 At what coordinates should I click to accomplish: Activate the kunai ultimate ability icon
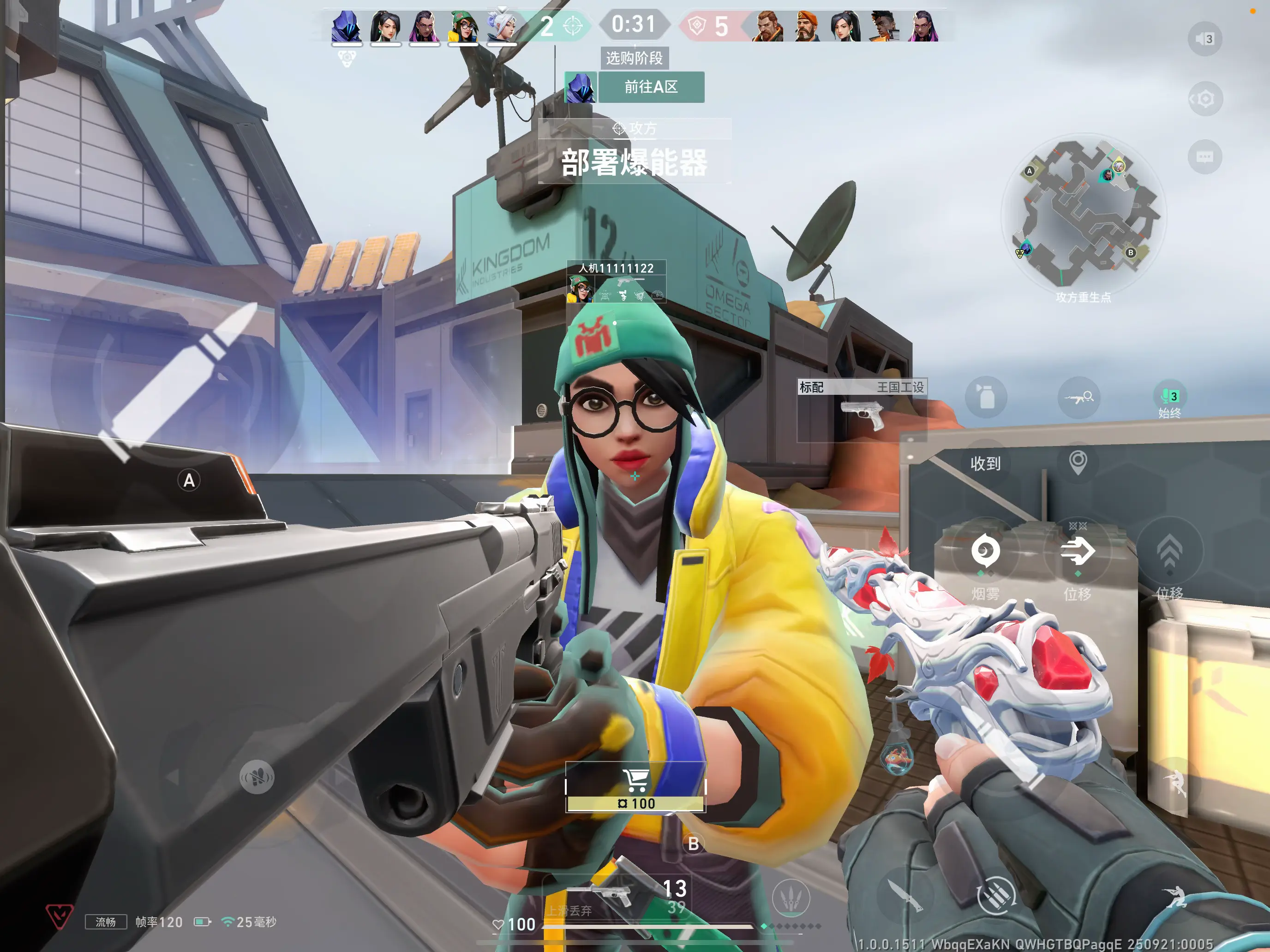click(x=791, y=898)
